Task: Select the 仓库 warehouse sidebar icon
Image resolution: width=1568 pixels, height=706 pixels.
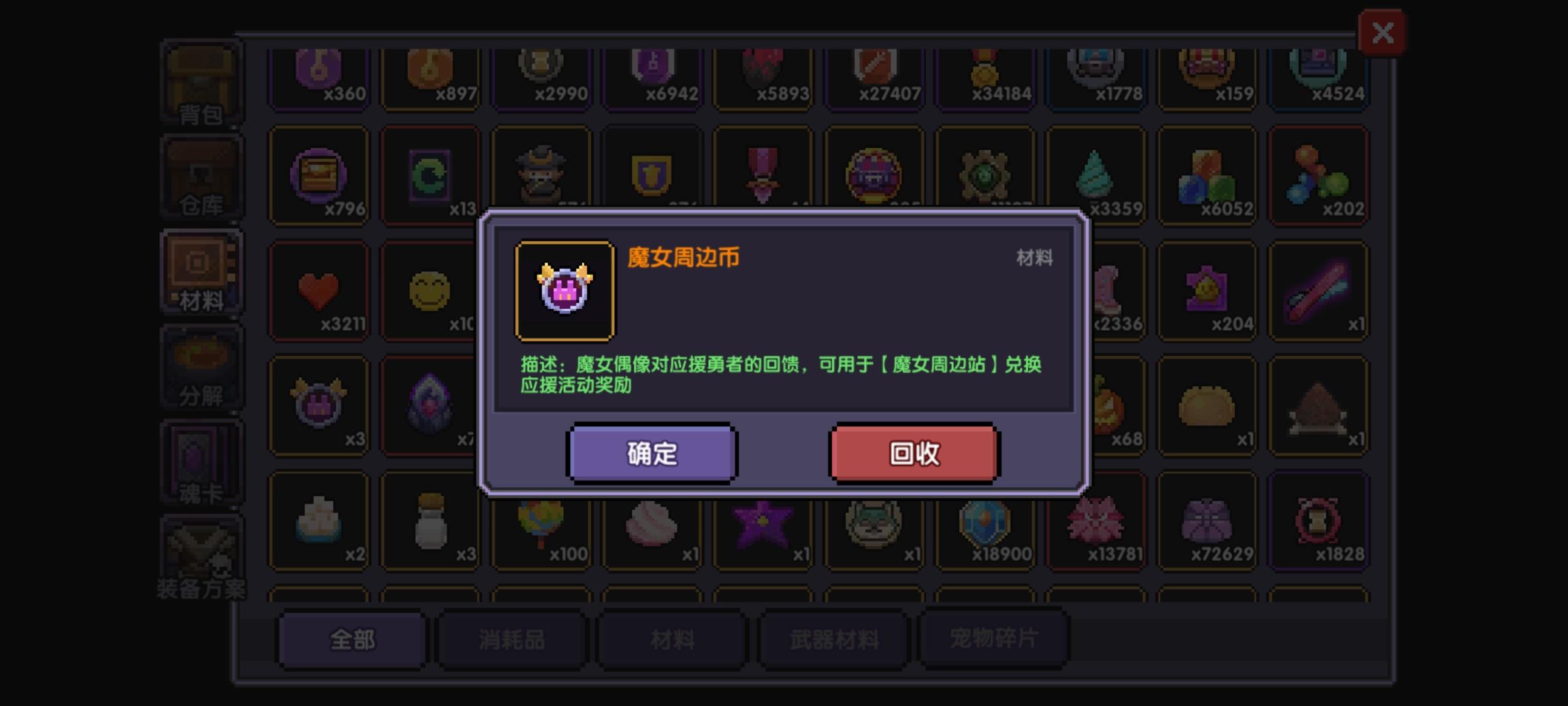Action: pyautogui.click(x=201, y=176)
